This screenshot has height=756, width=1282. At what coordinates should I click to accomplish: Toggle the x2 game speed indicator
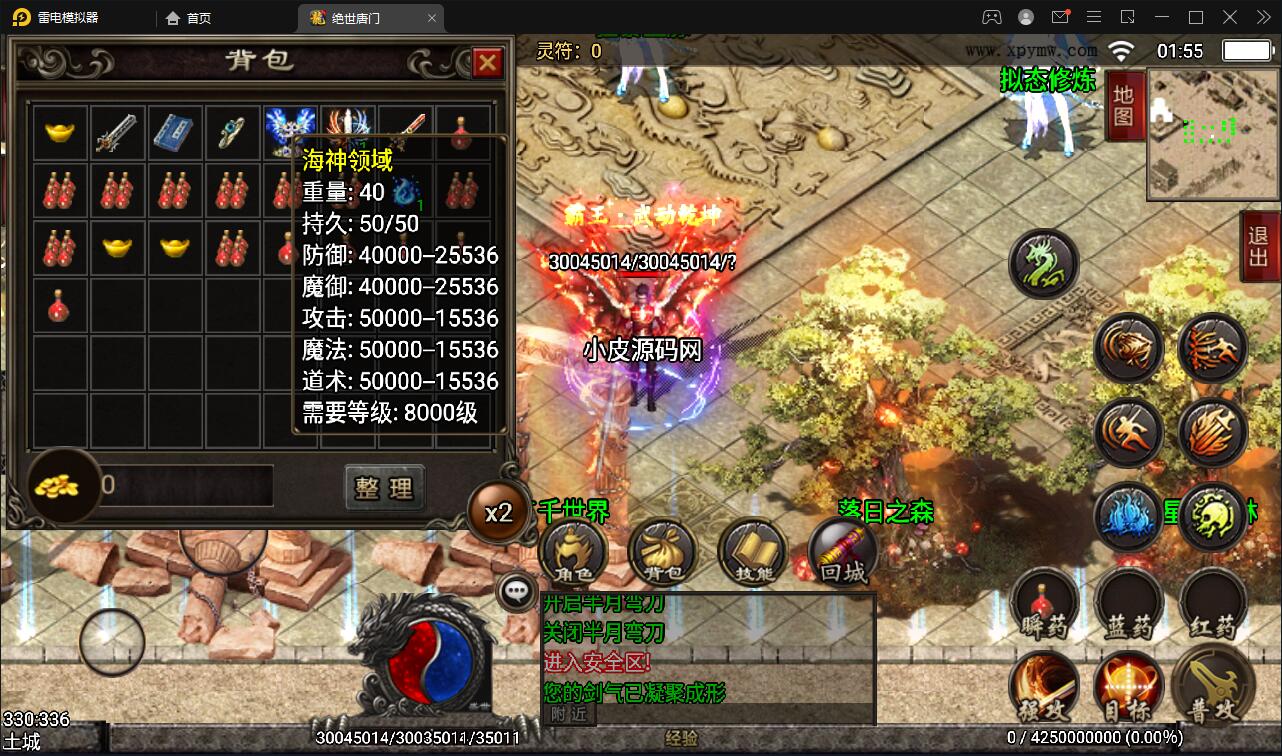click(x=497, y=513)
